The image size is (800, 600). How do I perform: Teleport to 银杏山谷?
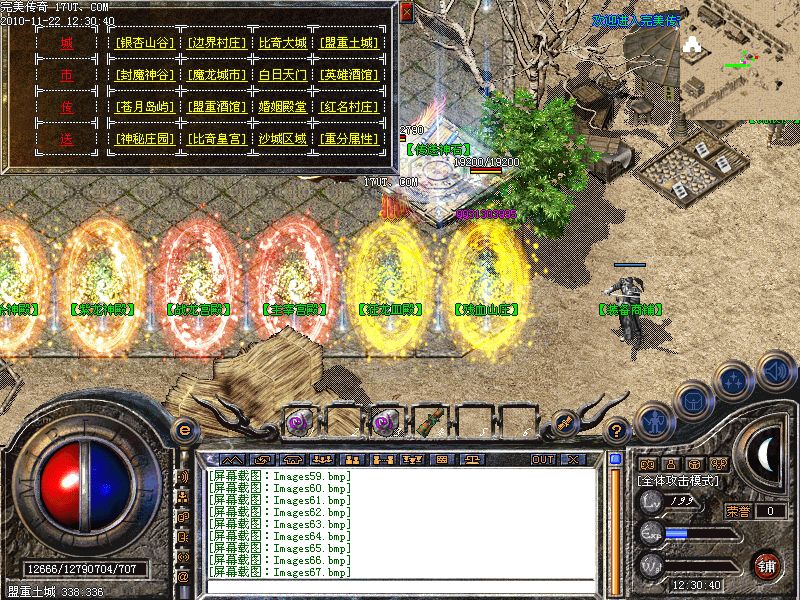point(145,43)
